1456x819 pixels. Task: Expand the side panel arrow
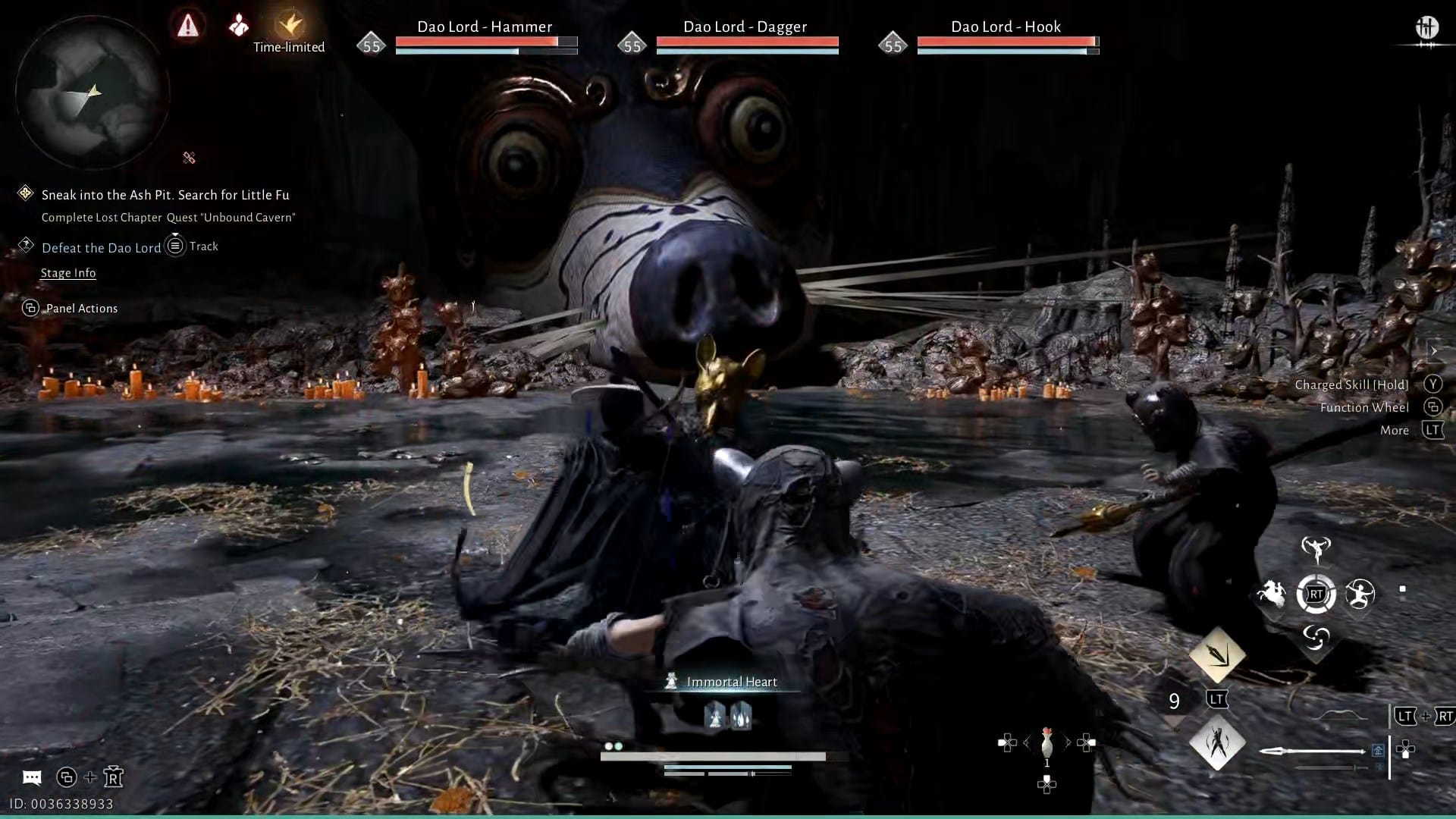(1433, 350)
